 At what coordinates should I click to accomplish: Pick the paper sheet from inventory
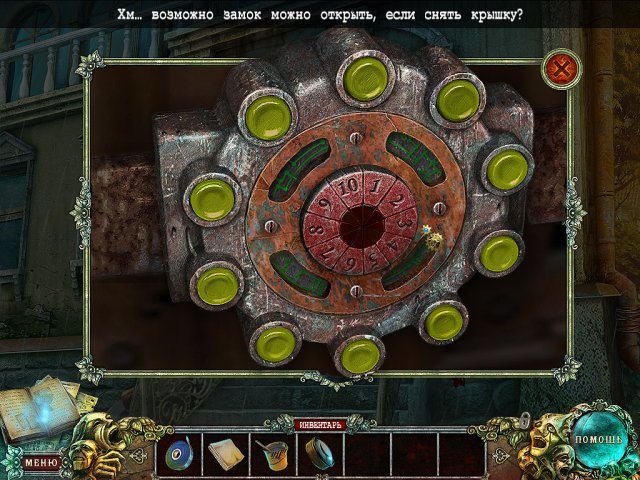point(224,455)
